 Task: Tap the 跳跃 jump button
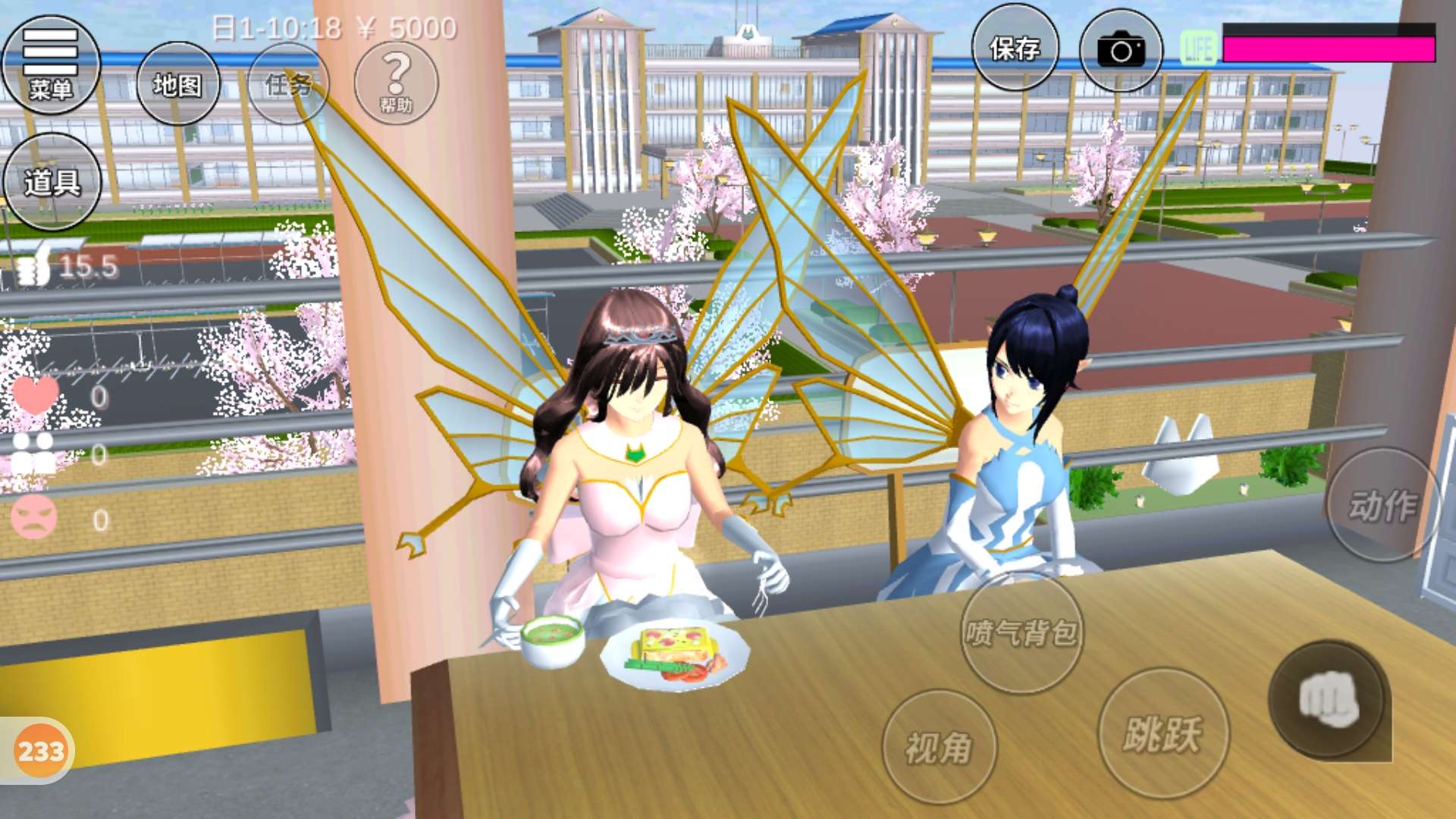(1163, 733)
